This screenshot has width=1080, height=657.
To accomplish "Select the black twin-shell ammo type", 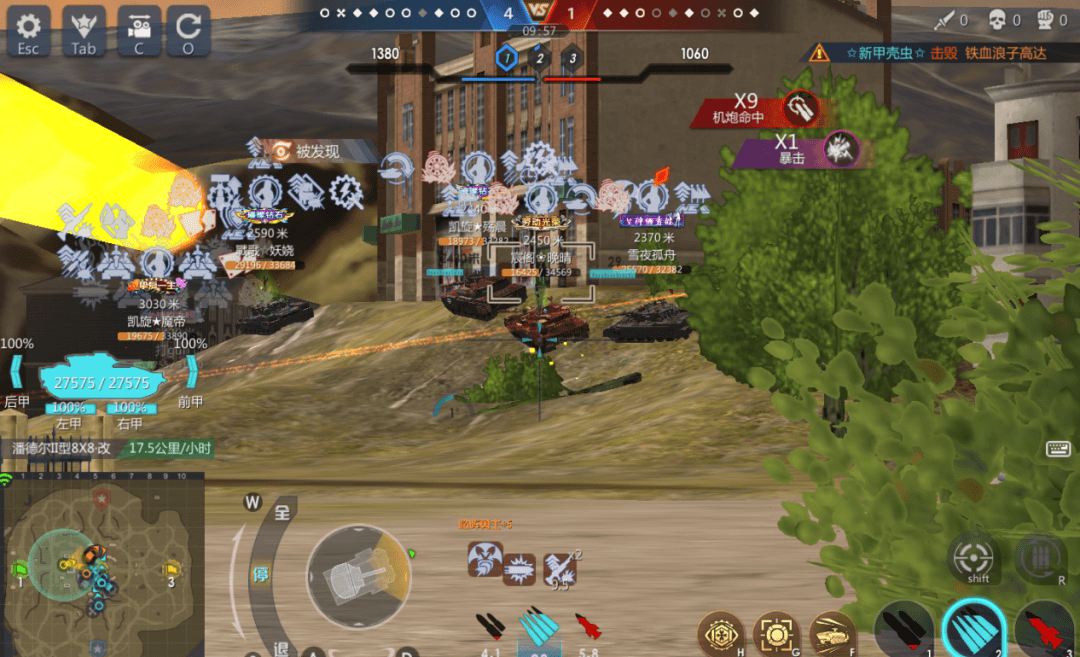I will (902, 628).
